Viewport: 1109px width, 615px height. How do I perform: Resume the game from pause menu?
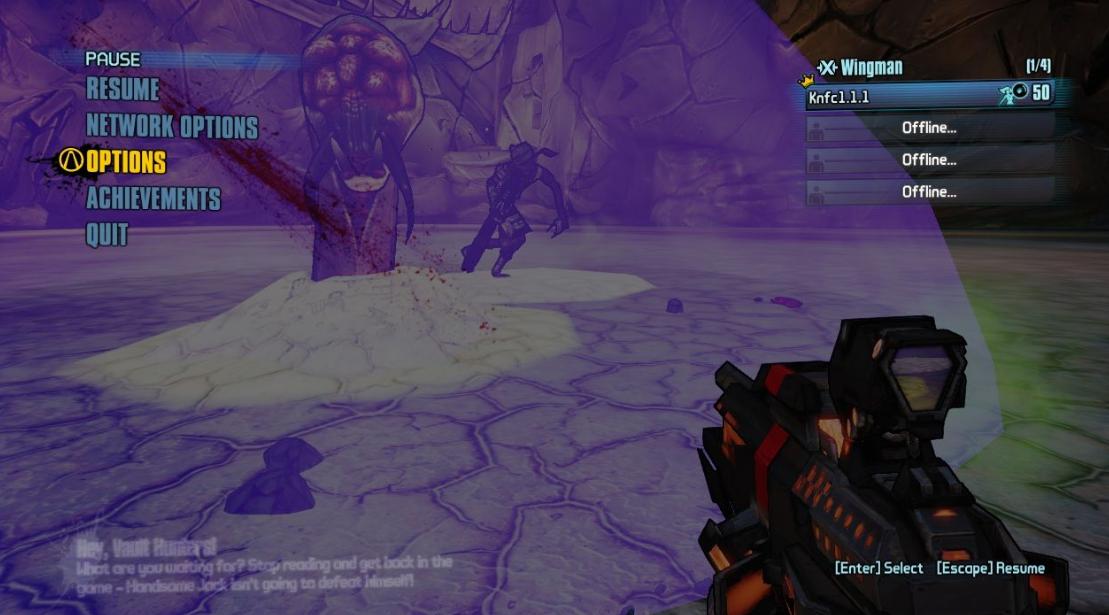(x=123, y=90)
